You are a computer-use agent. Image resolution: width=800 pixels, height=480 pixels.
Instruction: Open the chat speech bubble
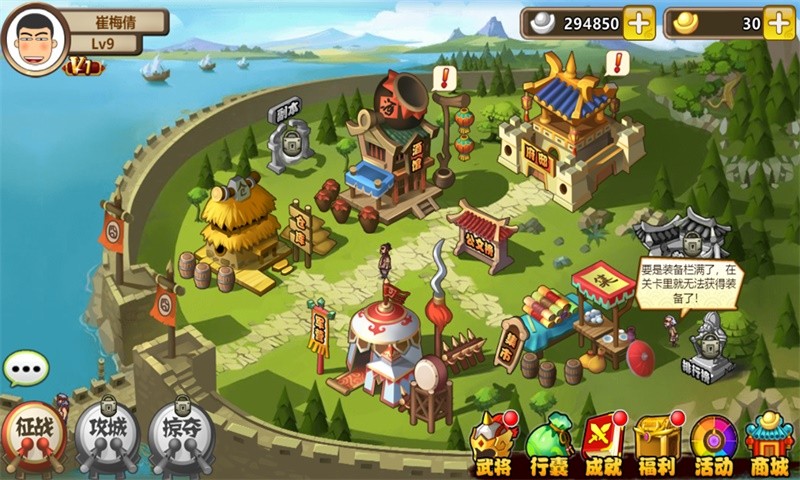tap(25, 369)
